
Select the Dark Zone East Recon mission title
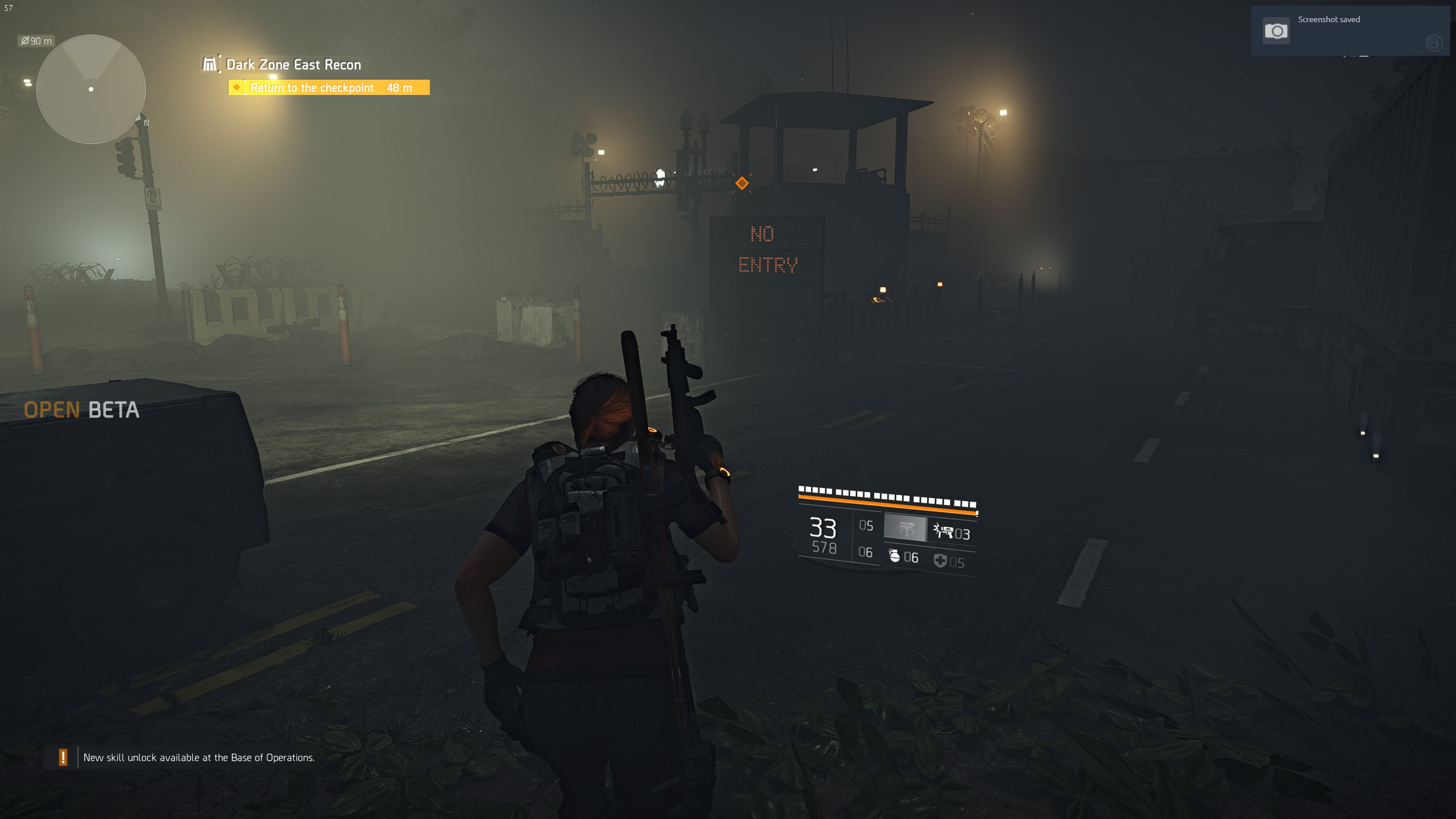293,64
